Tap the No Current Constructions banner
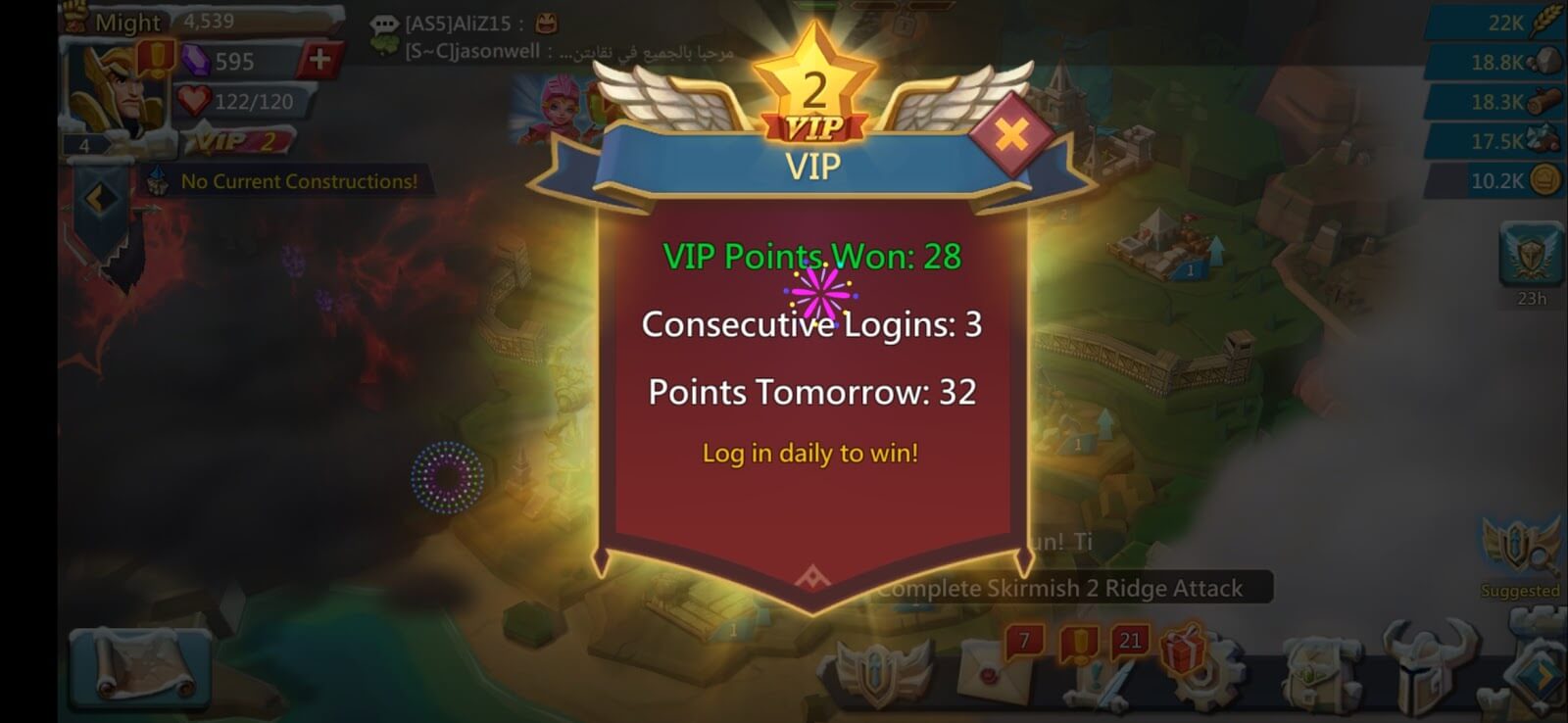 click(294, 180)
